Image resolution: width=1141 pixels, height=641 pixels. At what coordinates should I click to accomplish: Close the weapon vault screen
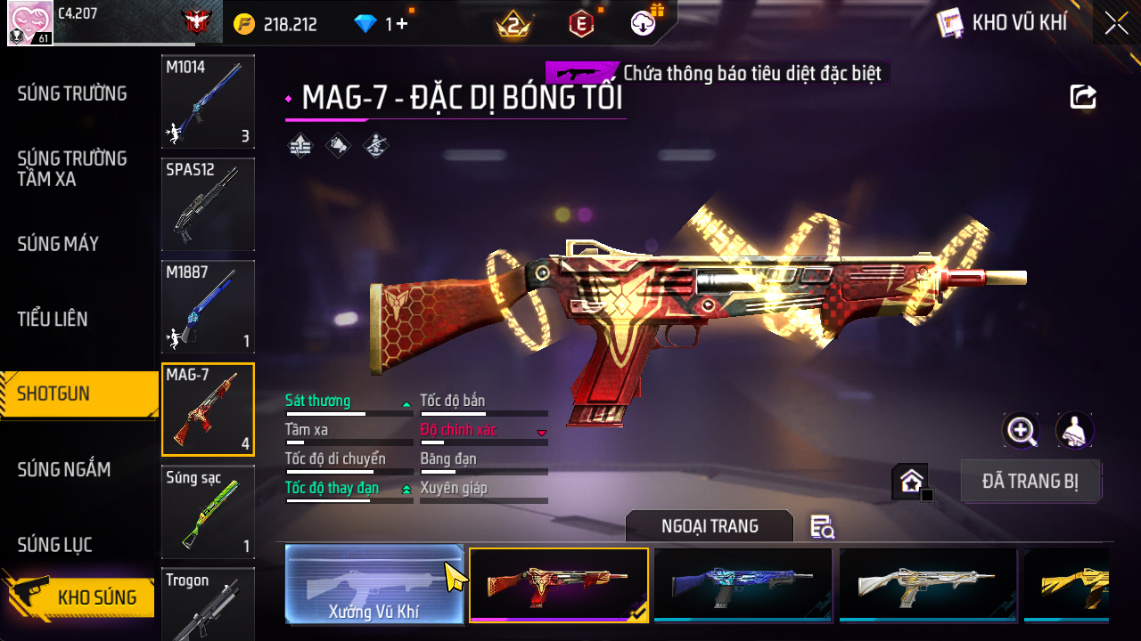[1116, 24]
